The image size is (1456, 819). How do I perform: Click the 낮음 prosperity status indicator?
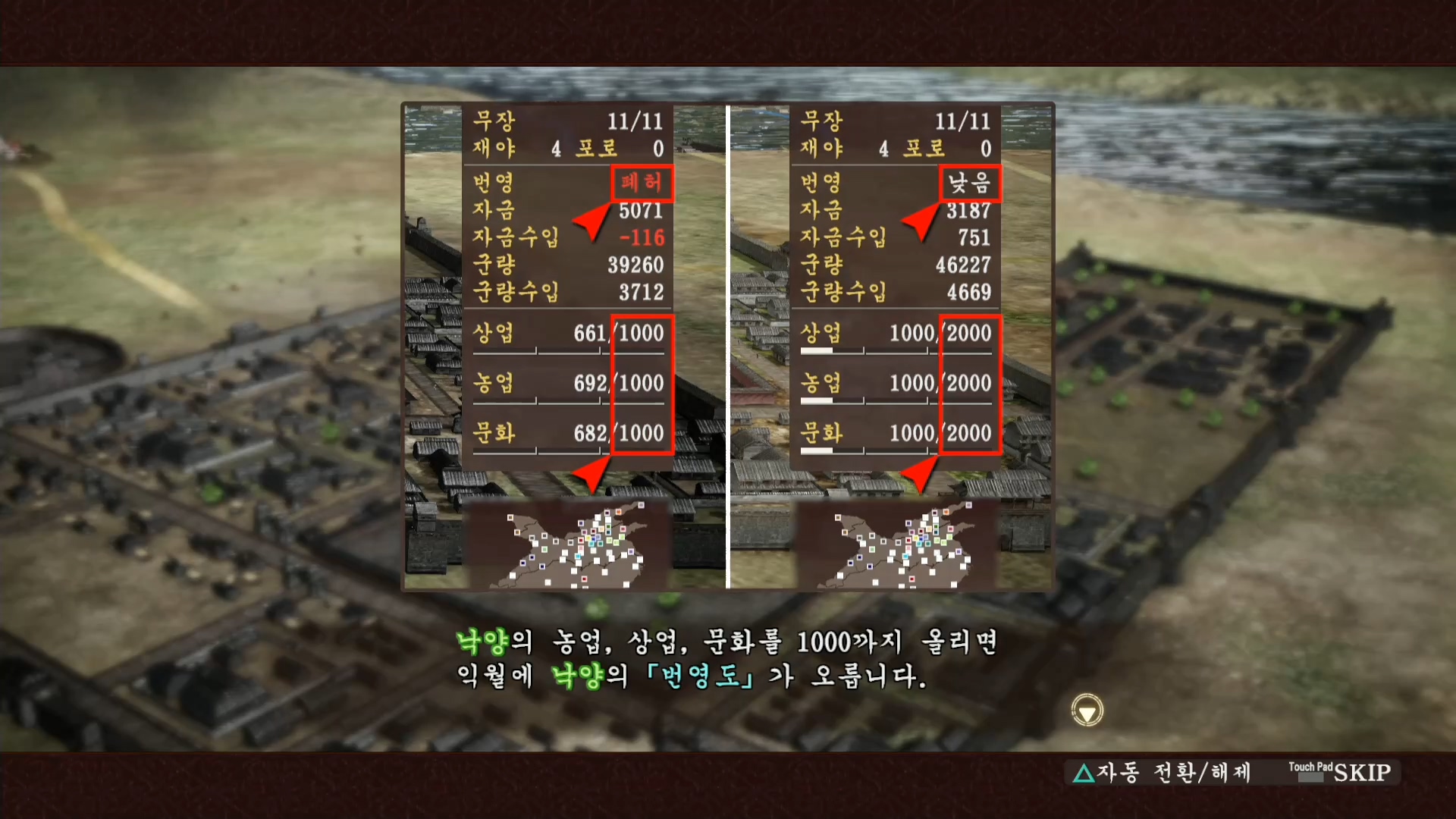click(971, 182)
